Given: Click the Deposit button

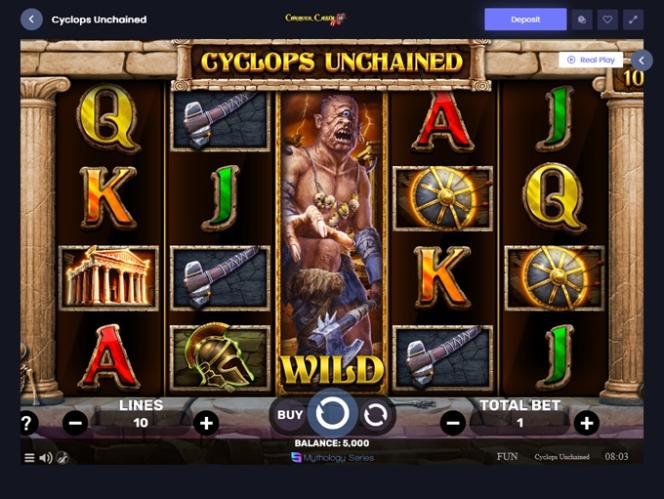Looking at the screenshot, I should [x=525, y=19].
